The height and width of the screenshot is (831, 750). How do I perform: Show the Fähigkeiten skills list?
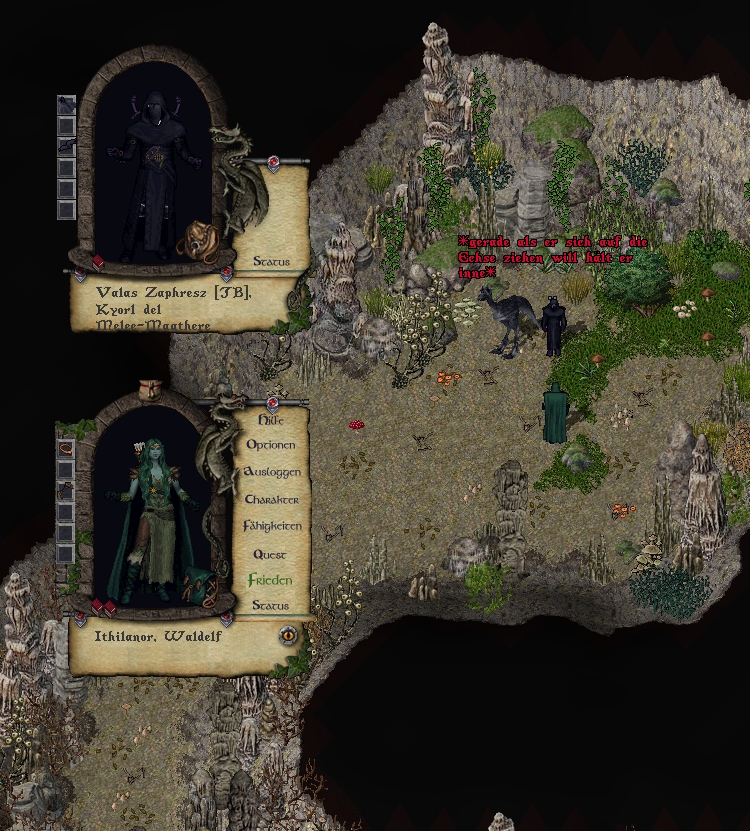[271, 526]
